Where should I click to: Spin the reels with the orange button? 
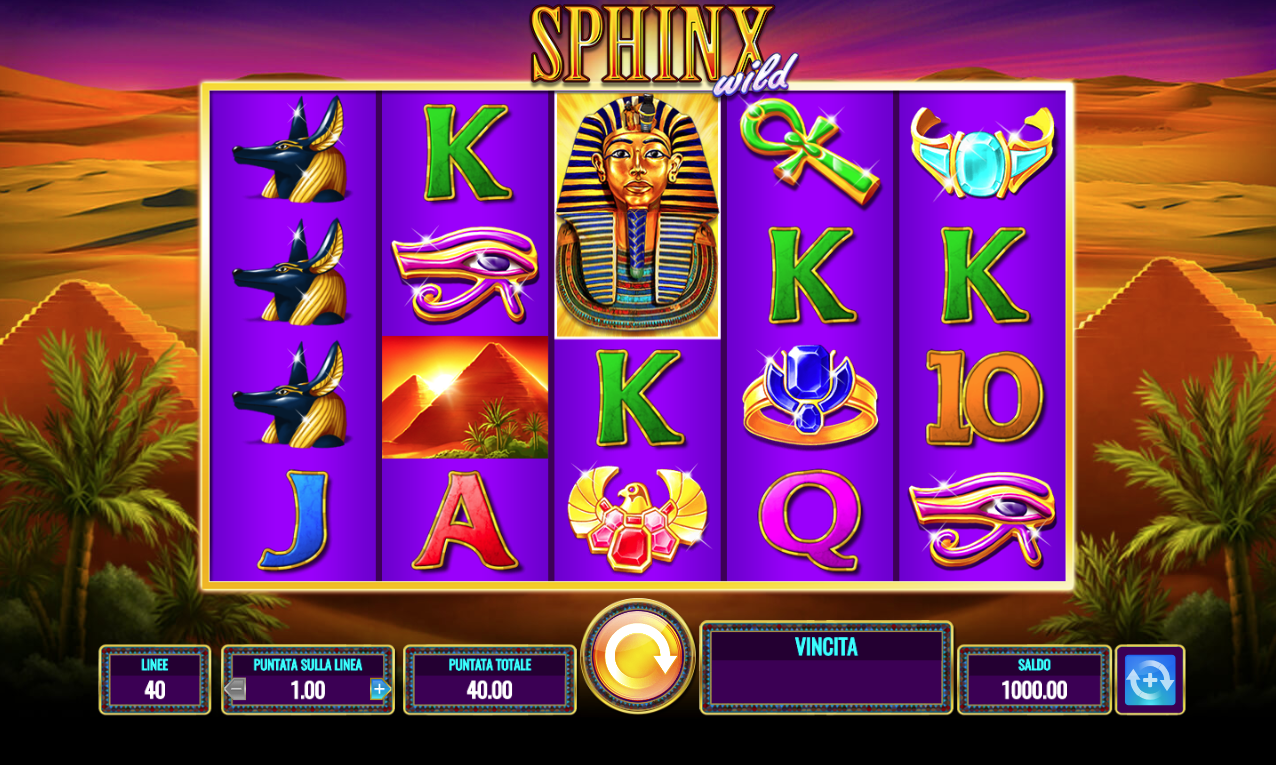638,656
